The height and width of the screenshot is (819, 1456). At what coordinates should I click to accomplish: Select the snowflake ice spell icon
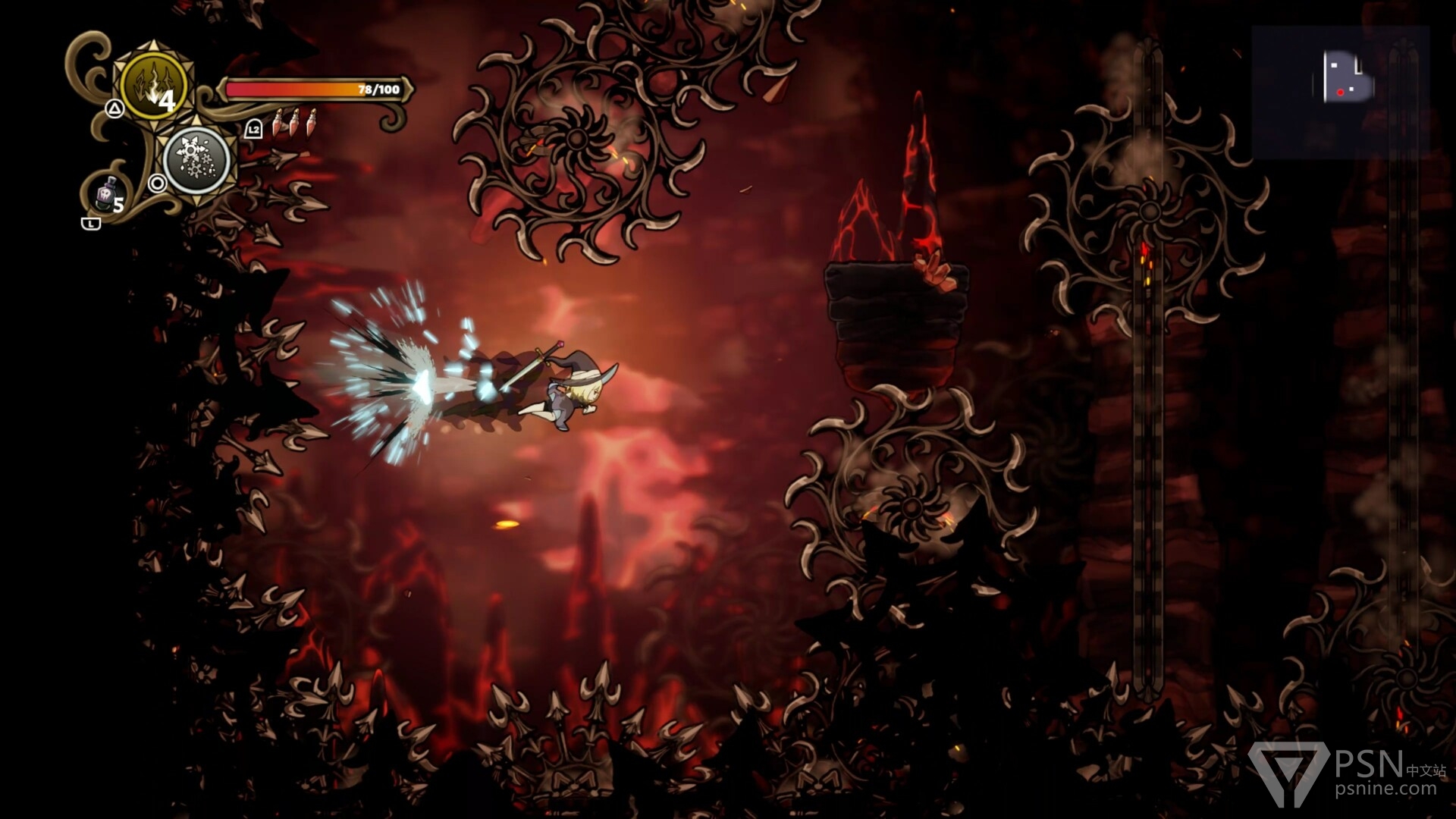pyautogui.click(x=196, y=161)
